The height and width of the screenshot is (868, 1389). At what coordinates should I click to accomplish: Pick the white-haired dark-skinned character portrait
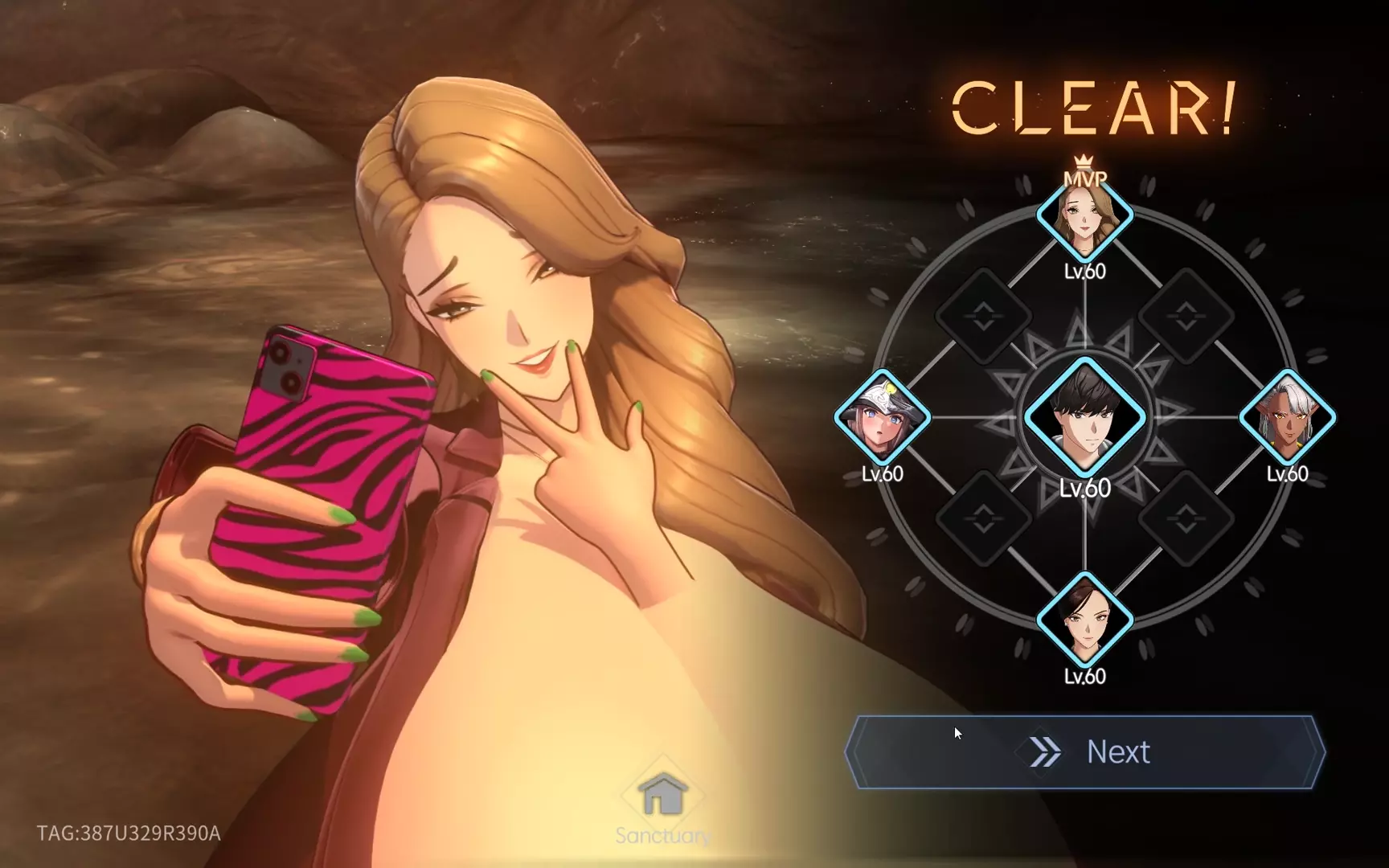coord(1287,418)
